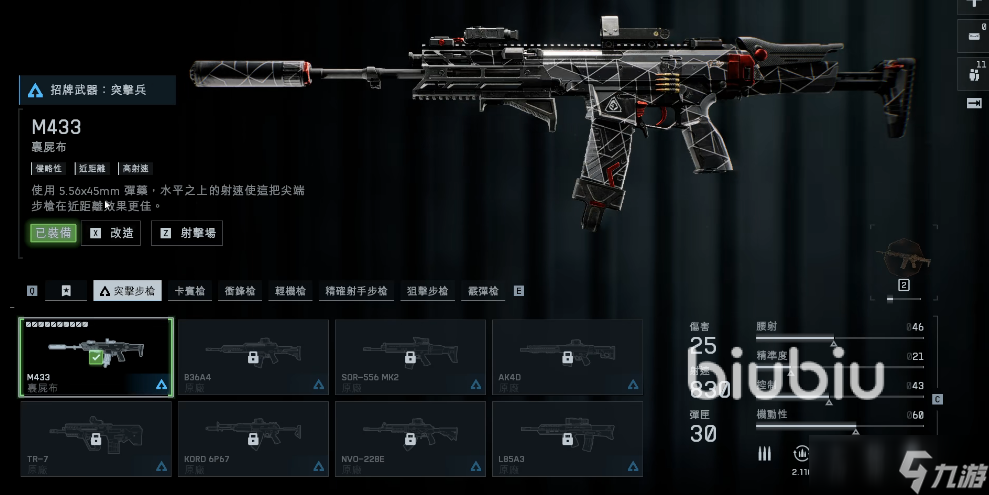
Task: Enter the 射擊場 firing range
Action: [x=187, y=233]
